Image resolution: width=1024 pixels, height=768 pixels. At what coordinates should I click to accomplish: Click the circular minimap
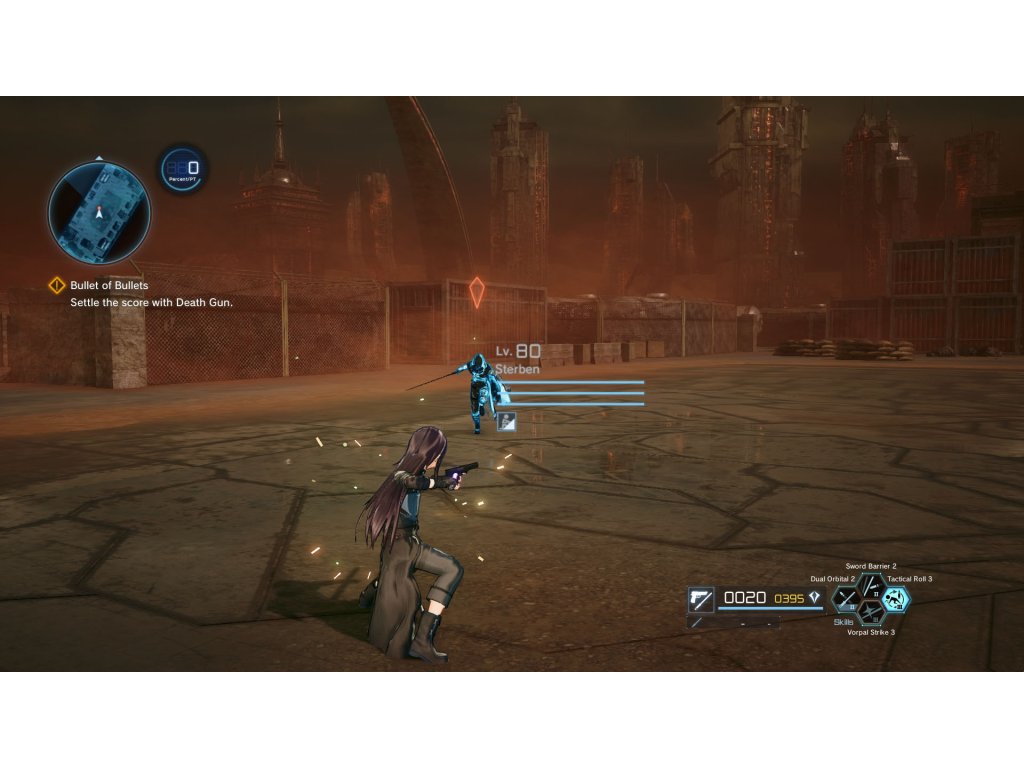99,212
